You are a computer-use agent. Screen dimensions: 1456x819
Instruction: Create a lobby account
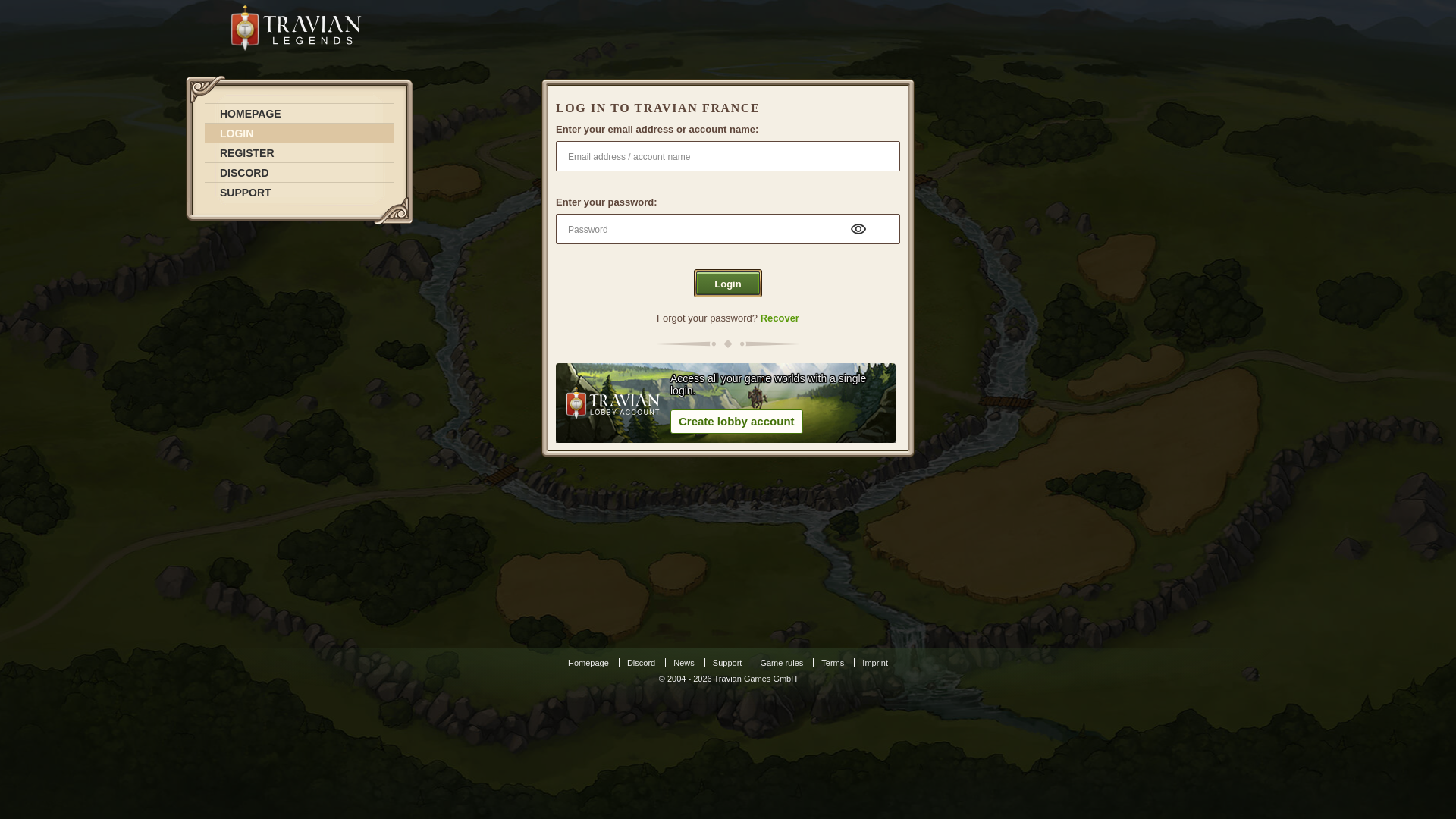[736, 422]
